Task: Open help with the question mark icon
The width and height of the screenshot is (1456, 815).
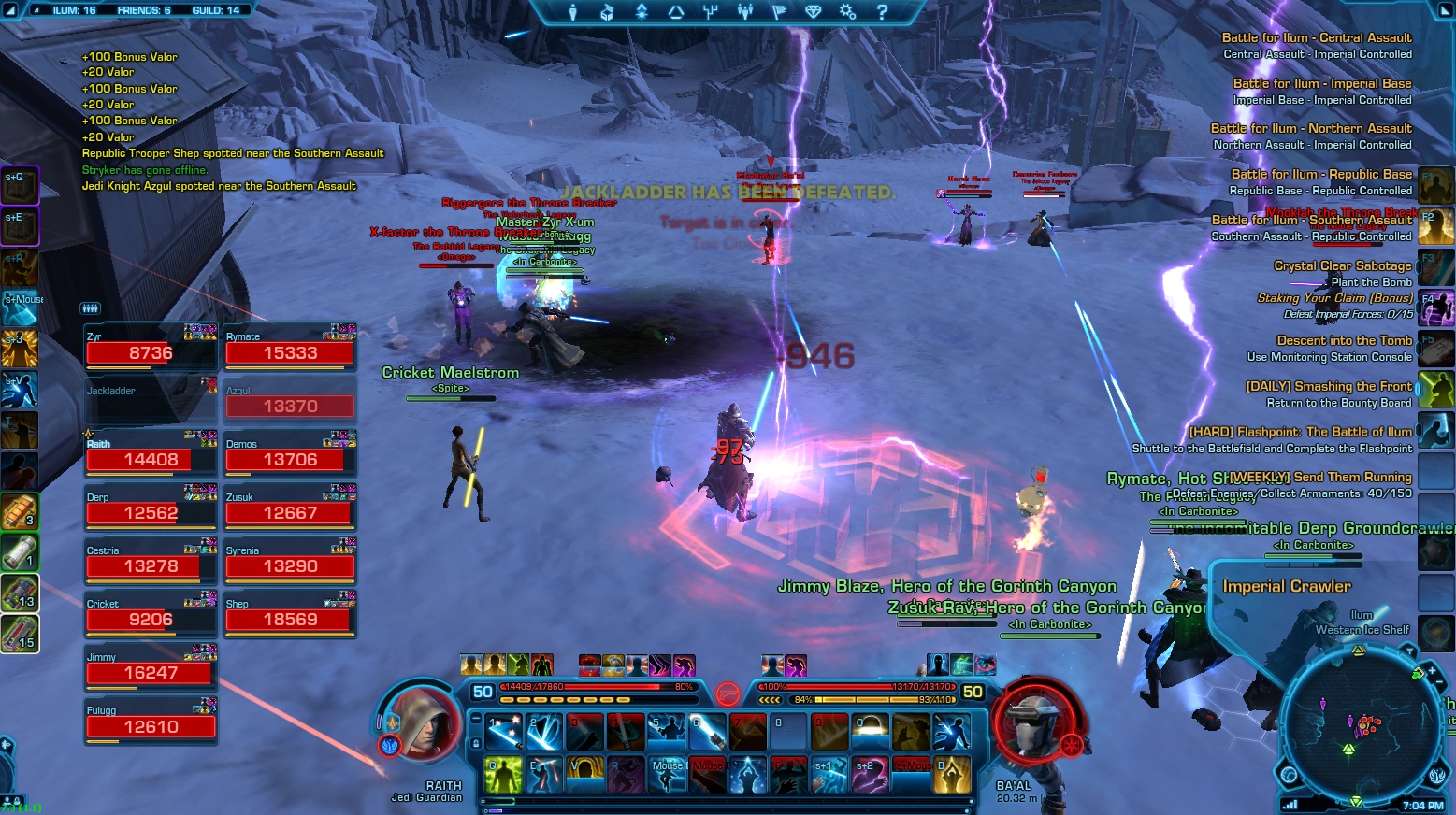Action: [882, 12]
